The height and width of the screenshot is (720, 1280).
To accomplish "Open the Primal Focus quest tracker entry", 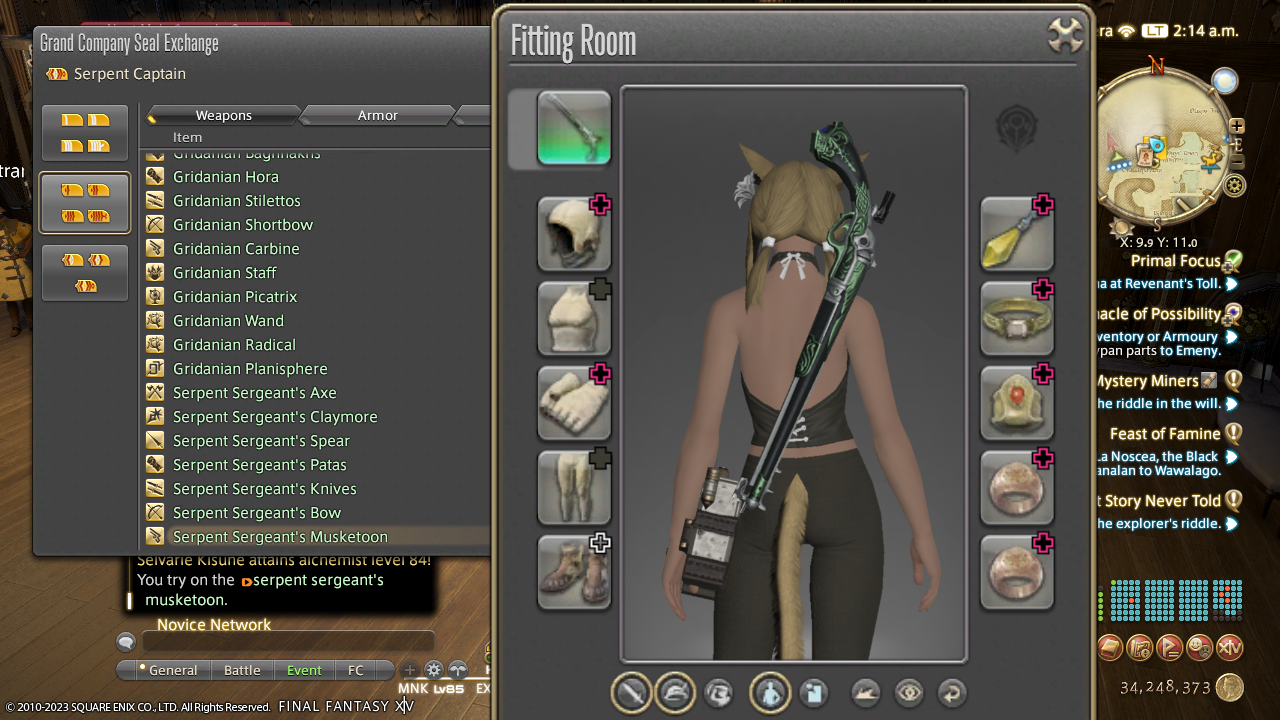I will coord(1175,261).
